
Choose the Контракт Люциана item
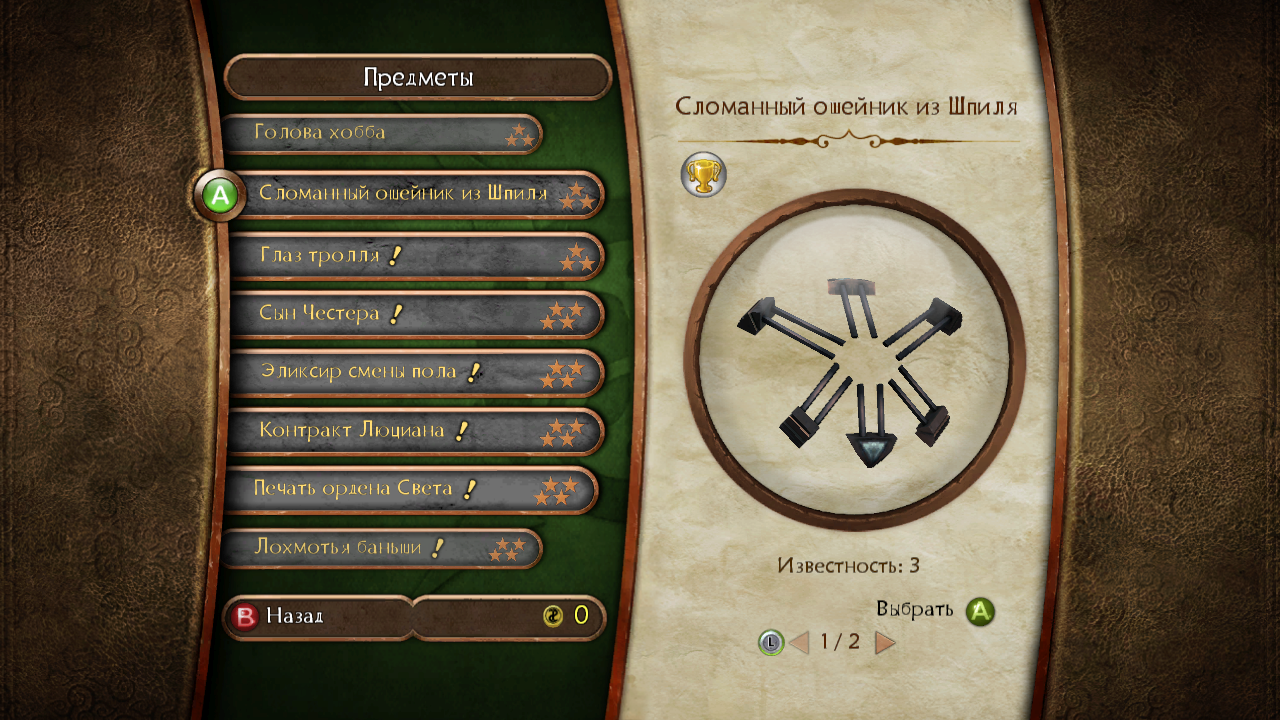tap(415, 431)
